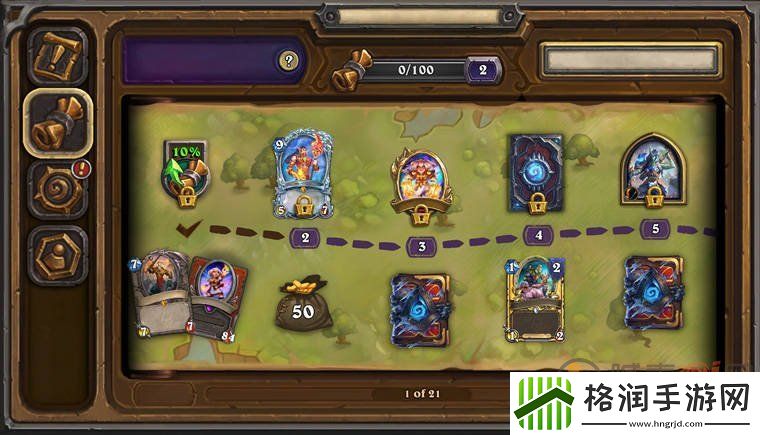Select the rewards track tab with scroll icon
The height and width of the screenshot is (435, 760).
coord(57,120)
